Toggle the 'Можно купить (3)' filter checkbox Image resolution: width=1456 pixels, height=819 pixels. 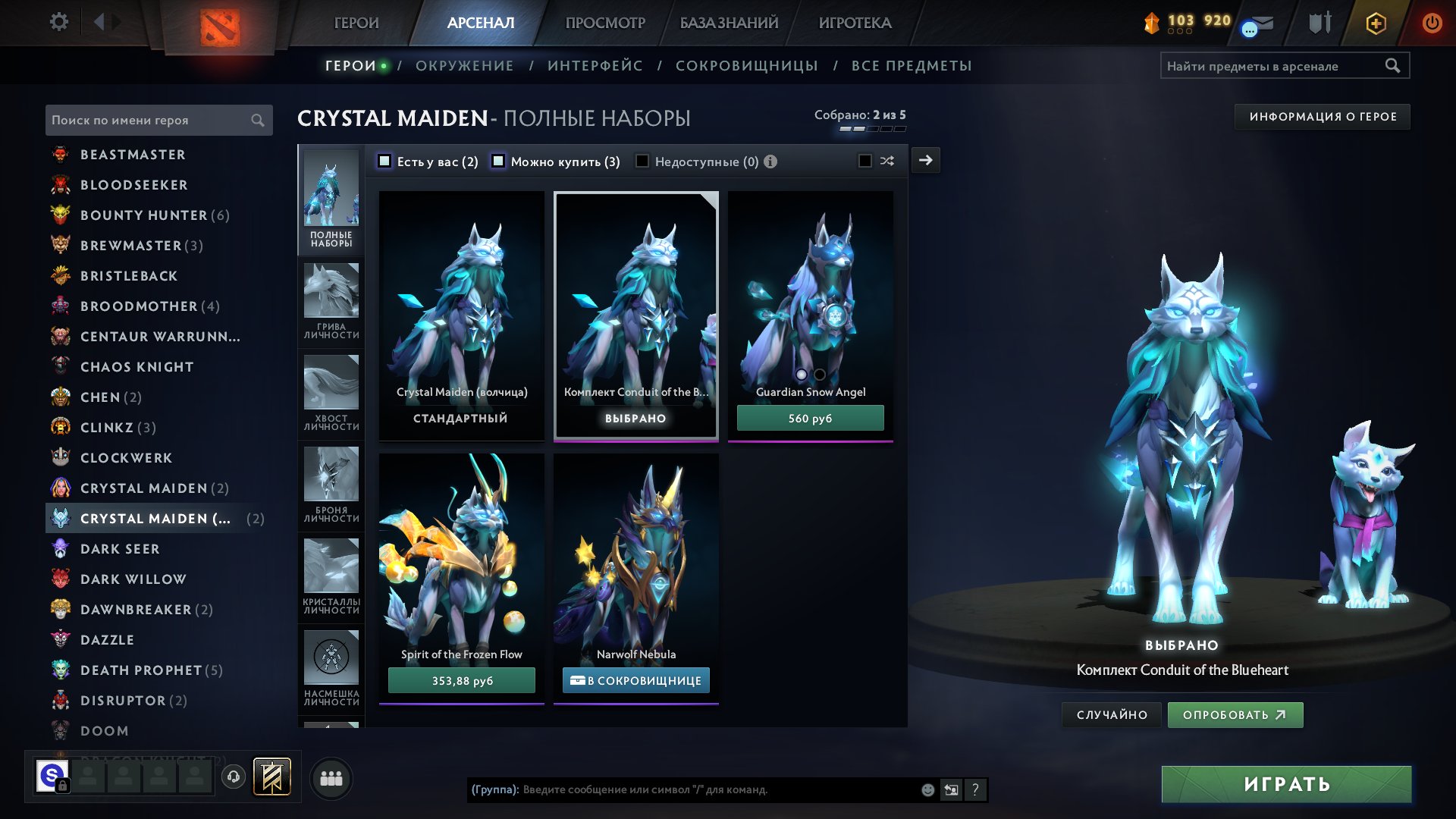coord(498,161)
